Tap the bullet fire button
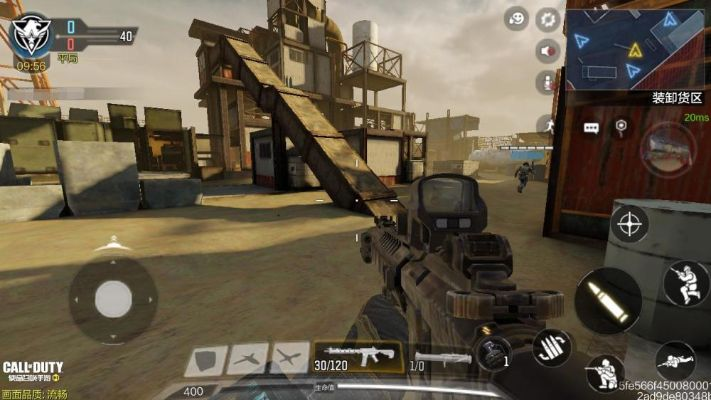711x400 pixels. pos(608,299)
